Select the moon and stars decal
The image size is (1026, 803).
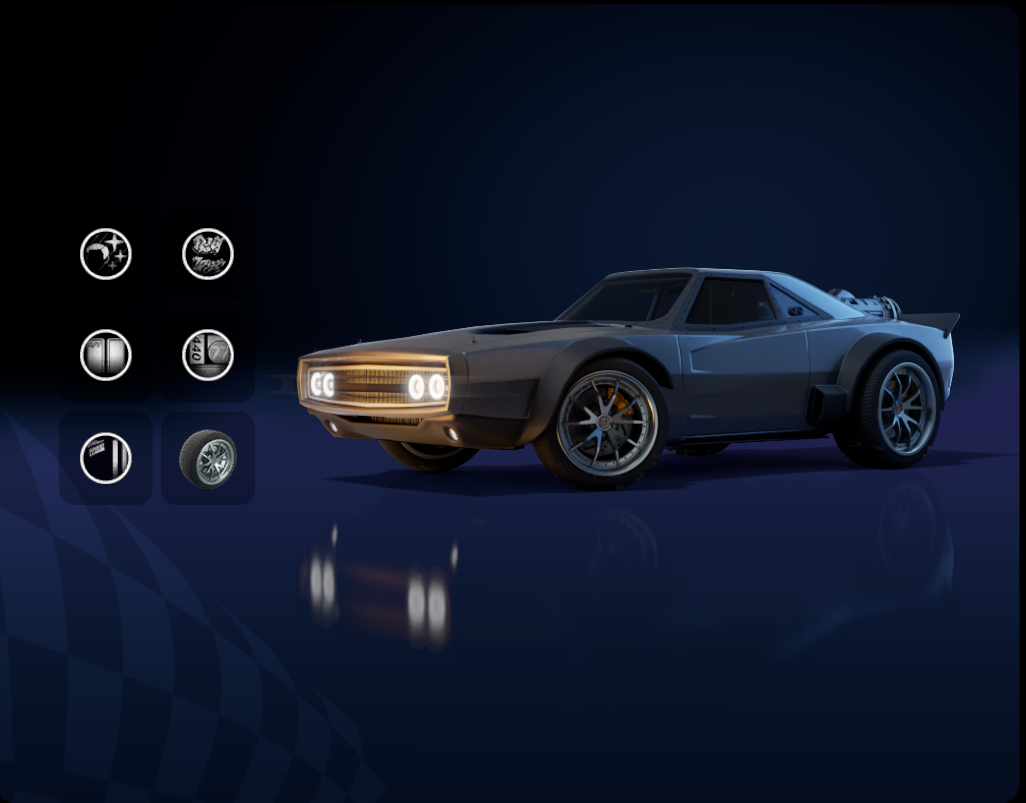[x=106, y=254]
